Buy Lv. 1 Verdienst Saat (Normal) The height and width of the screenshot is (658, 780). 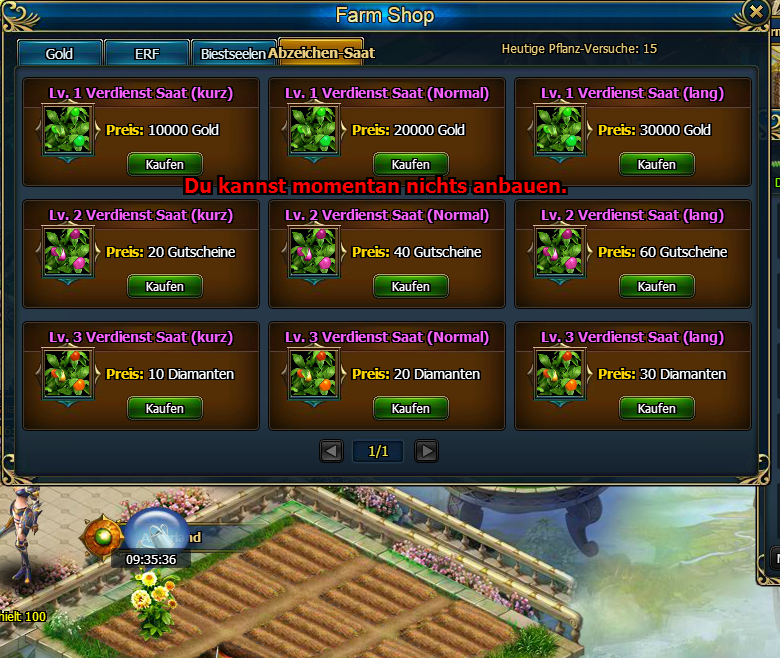tap(411, 164)
